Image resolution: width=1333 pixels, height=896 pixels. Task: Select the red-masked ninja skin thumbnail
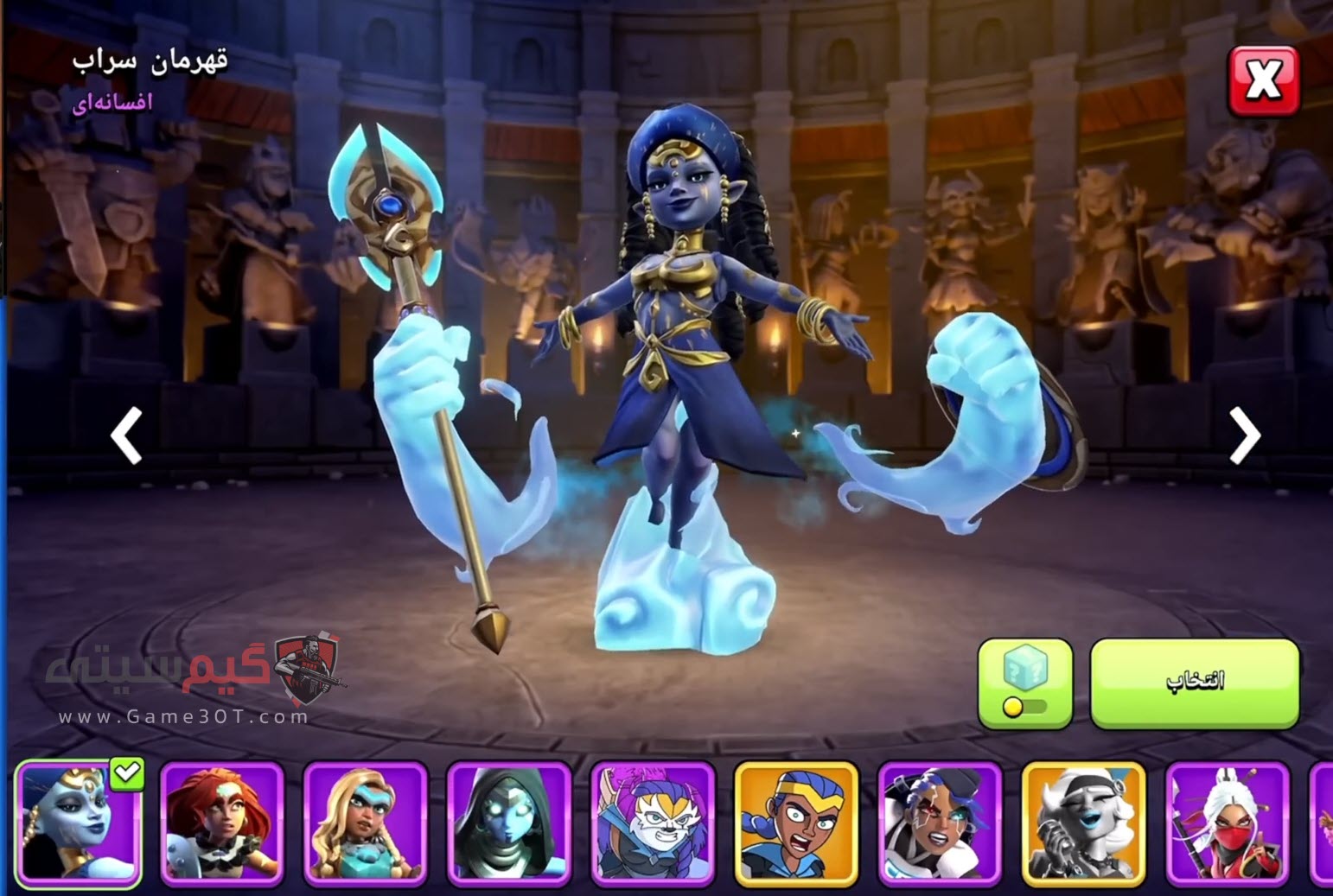pyautogui.click(x=1227, y=824)
